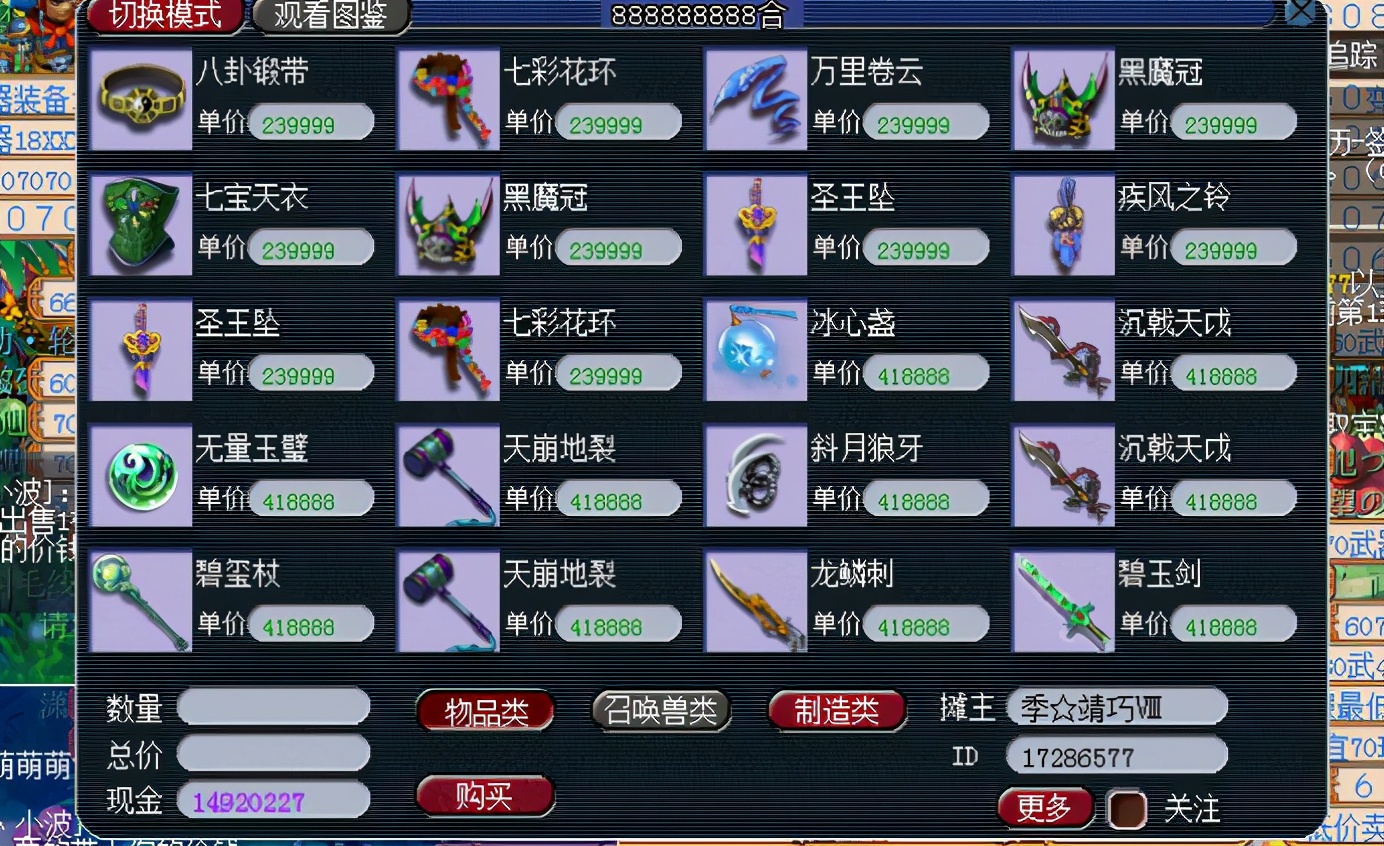
Task: Switch to the 召唤兽类 category
Action: tap(661, 709)
